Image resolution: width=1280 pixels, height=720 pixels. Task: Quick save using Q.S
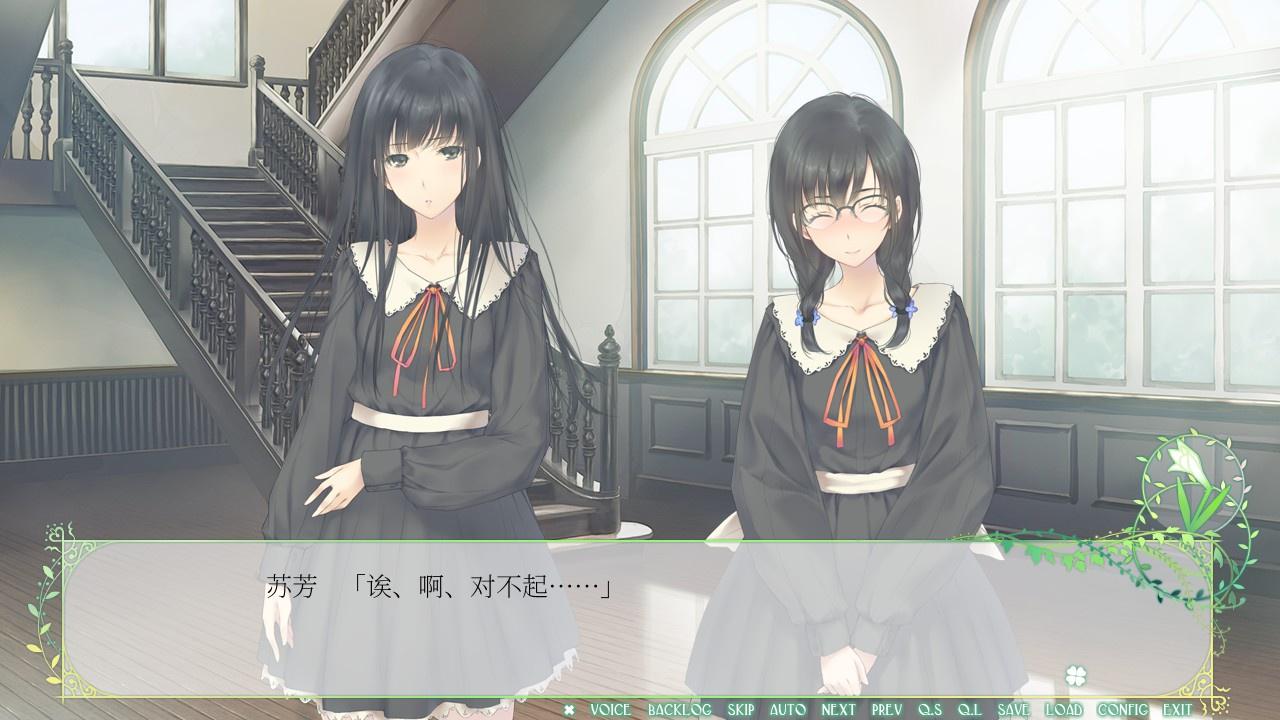point(930,710)
